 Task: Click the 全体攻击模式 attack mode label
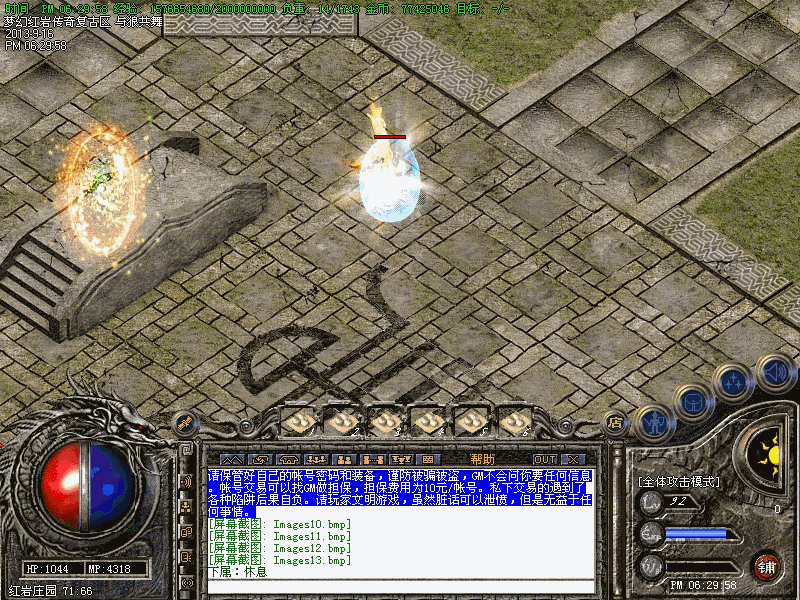tap(679, 481)
